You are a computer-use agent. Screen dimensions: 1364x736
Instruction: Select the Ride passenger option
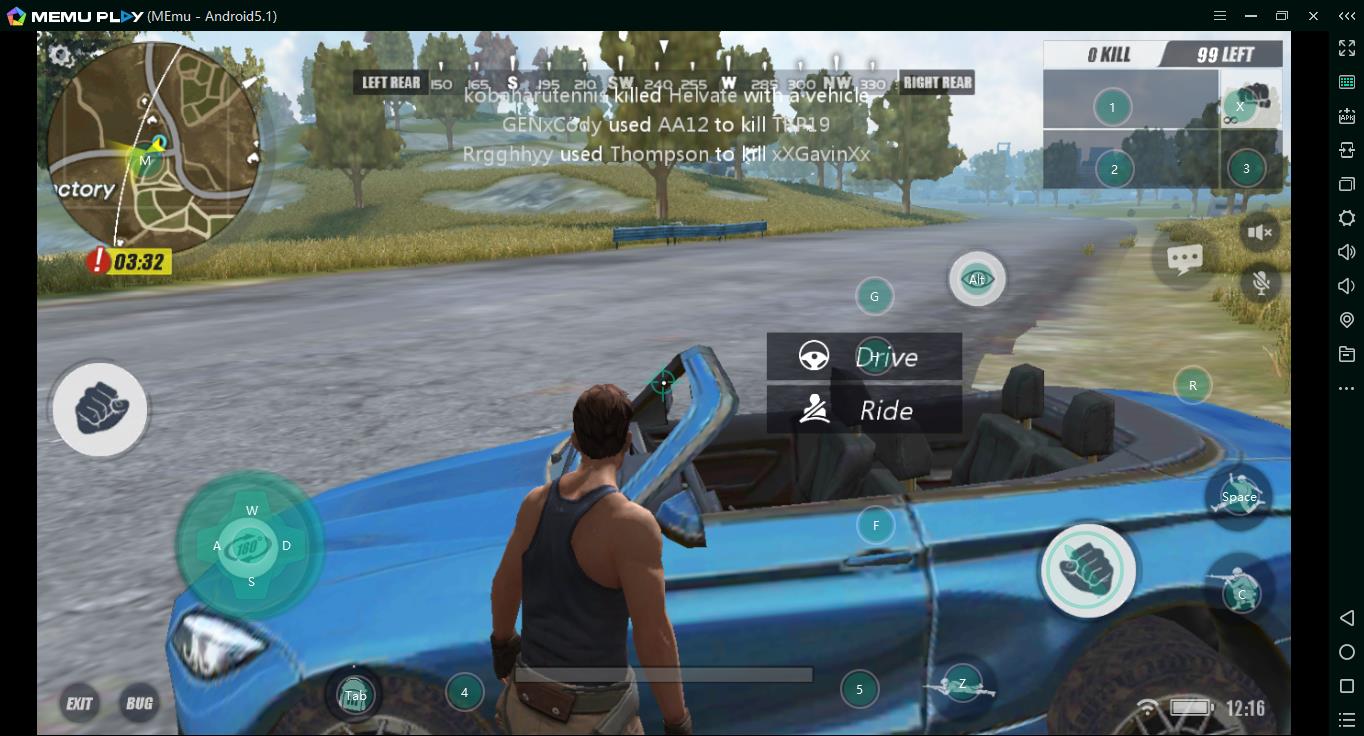click(864, 410)
